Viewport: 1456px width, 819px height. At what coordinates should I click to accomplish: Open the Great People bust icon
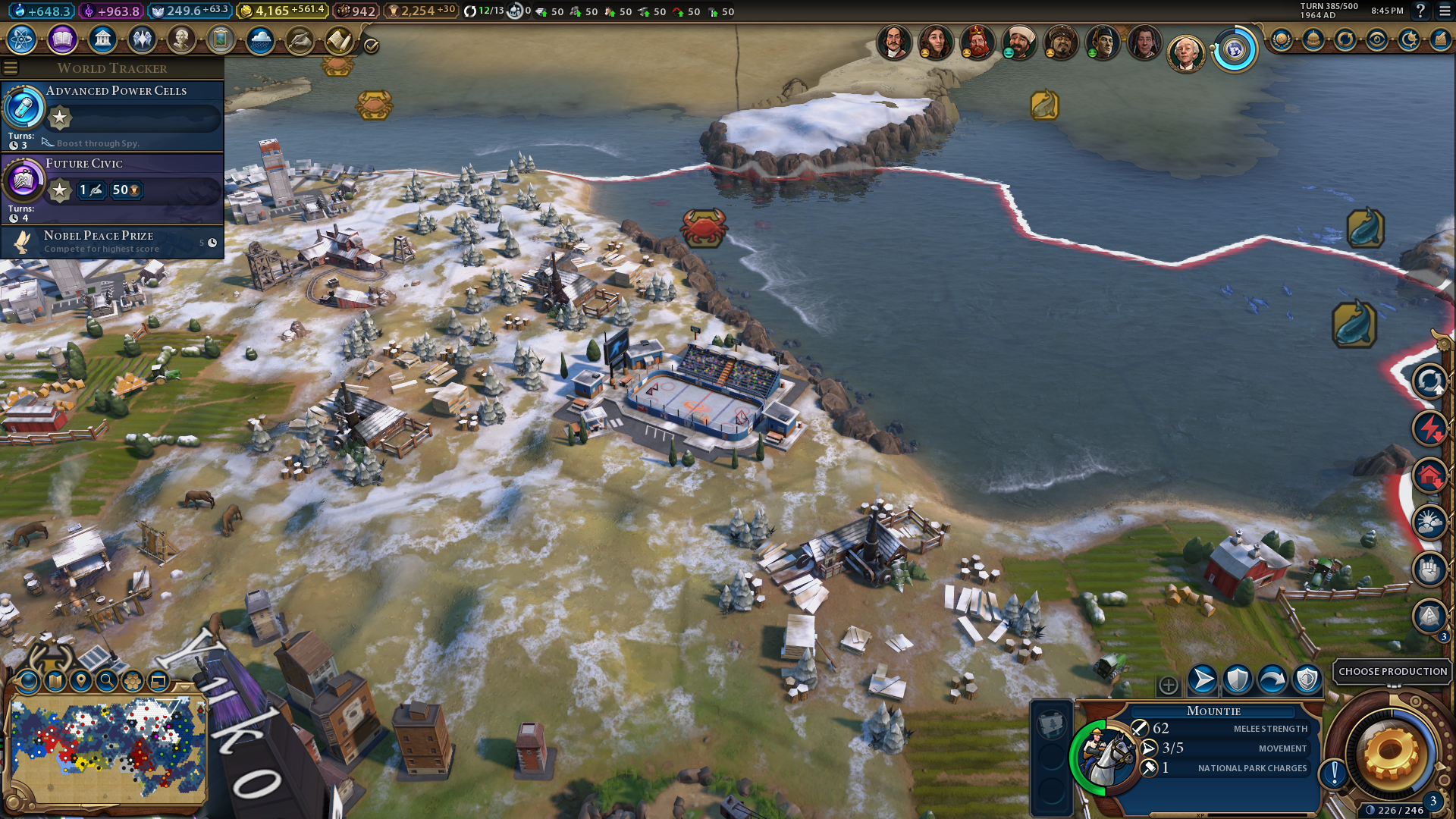tap(181, 39)
